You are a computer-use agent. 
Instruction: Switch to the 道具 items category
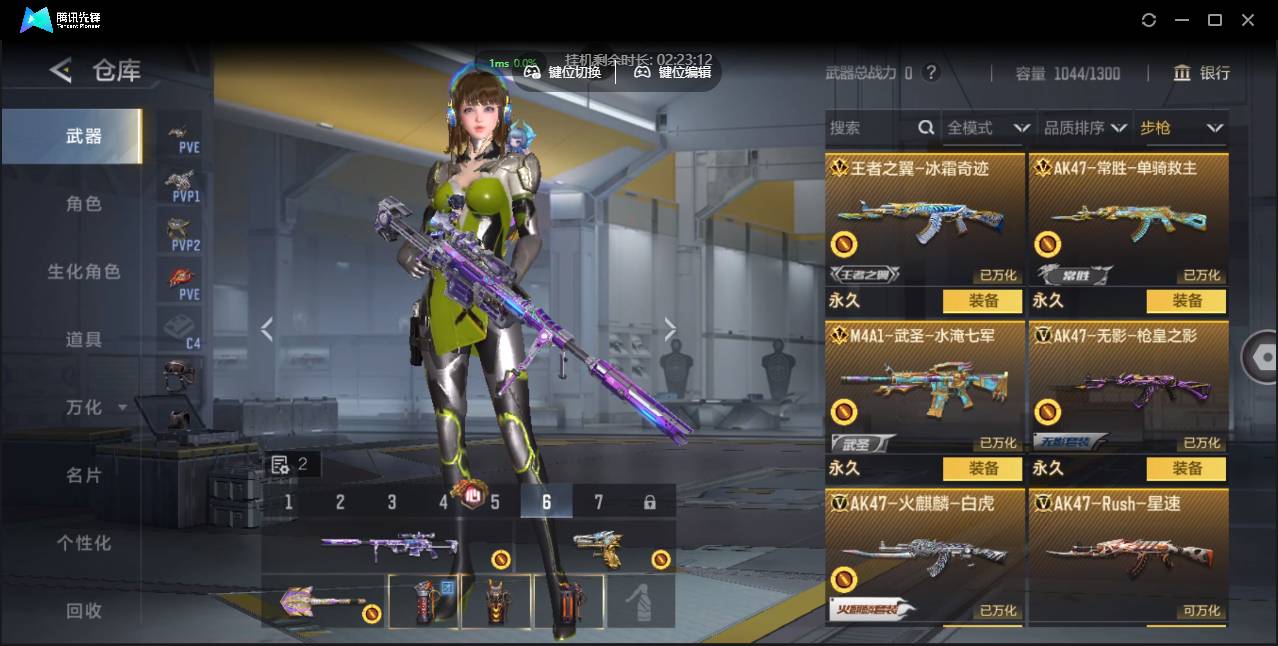coord(84,340)
